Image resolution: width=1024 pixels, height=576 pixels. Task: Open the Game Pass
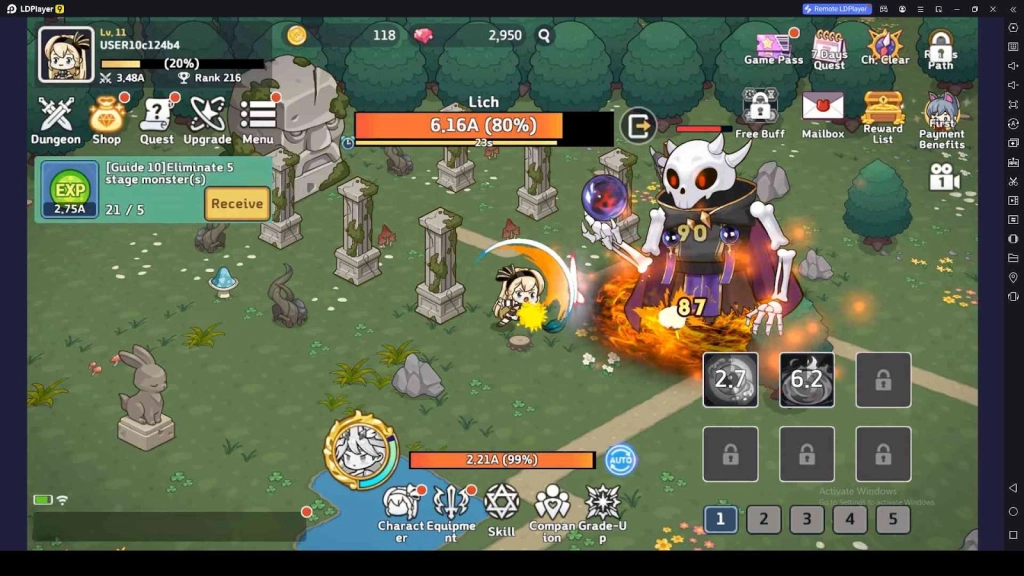point(774,48)
